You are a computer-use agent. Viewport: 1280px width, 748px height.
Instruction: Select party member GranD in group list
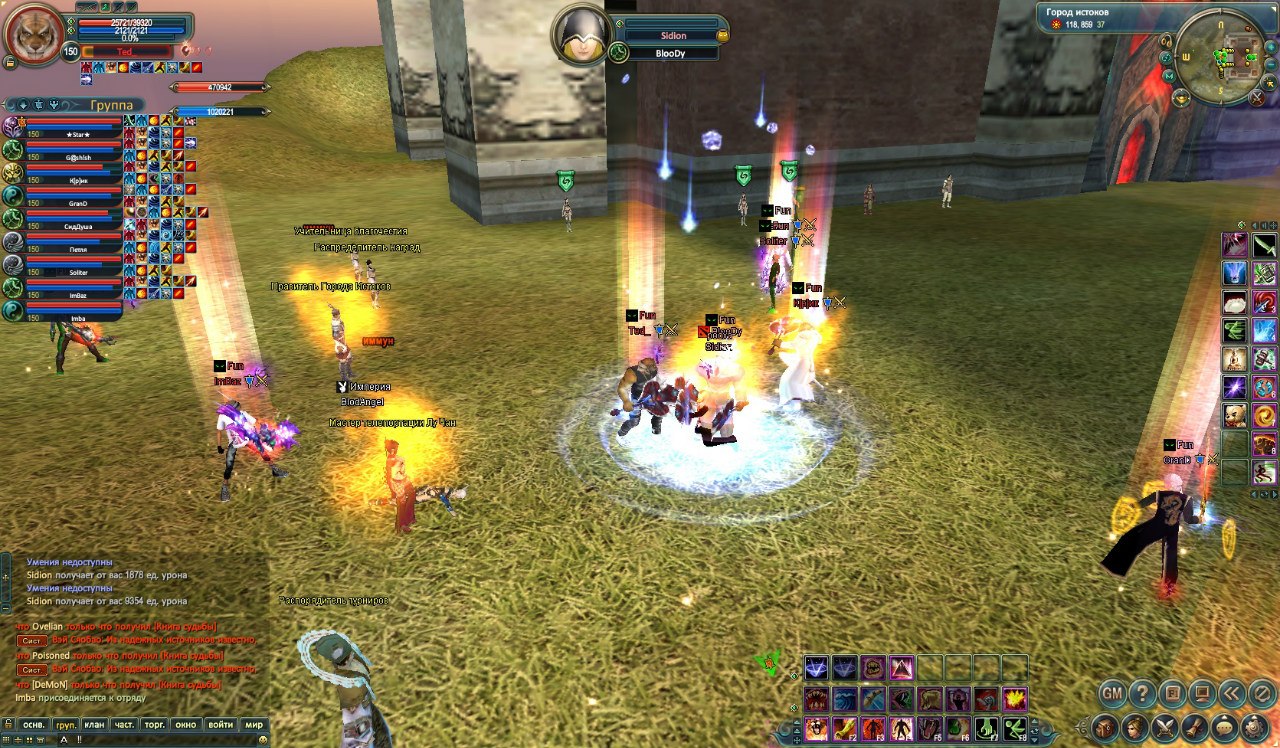[78, 203]
